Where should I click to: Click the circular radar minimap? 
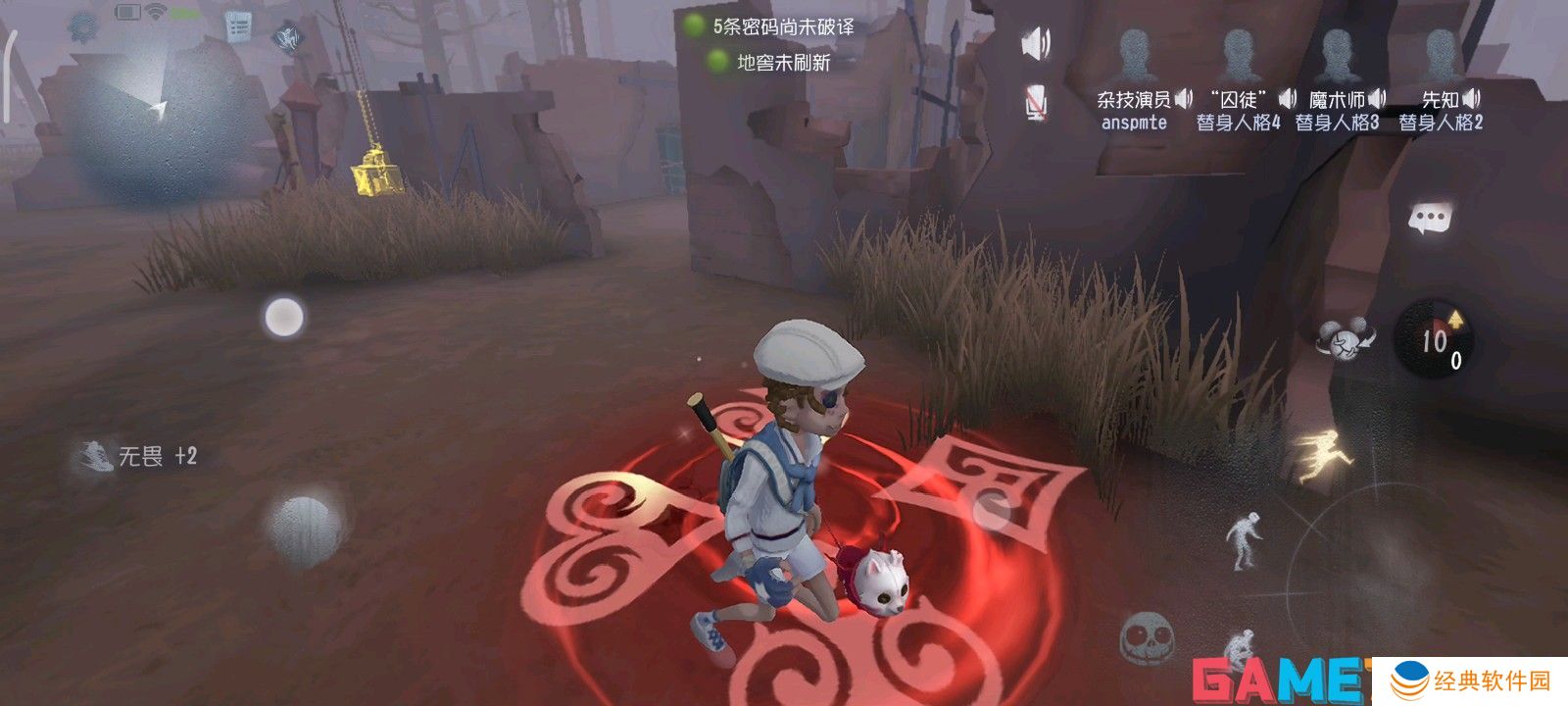click(157, 118)
